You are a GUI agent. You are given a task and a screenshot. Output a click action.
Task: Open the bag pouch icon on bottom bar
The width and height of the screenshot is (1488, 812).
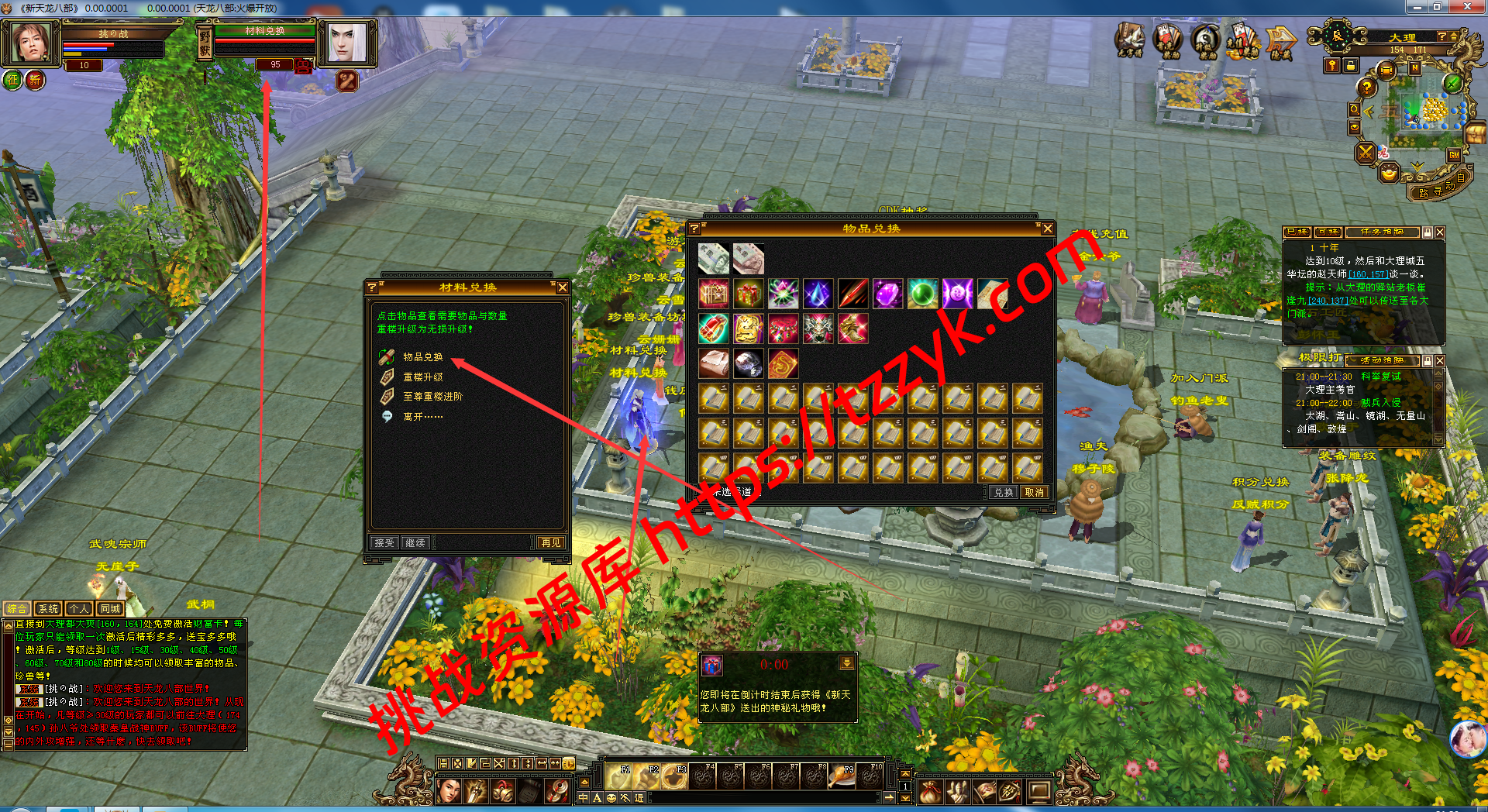click(x=930, y=792)
